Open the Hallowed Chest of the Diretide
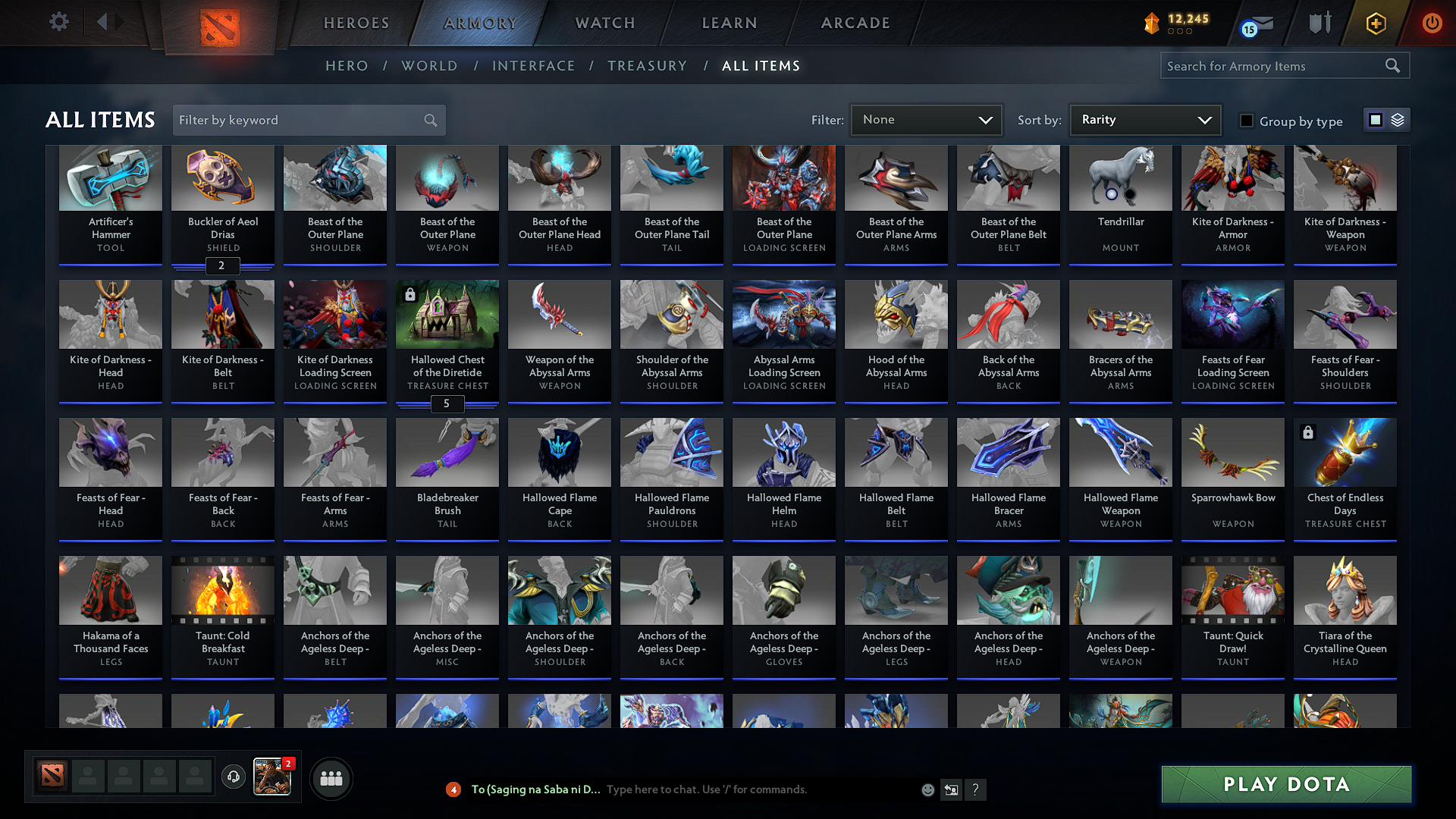 point(447,341)
